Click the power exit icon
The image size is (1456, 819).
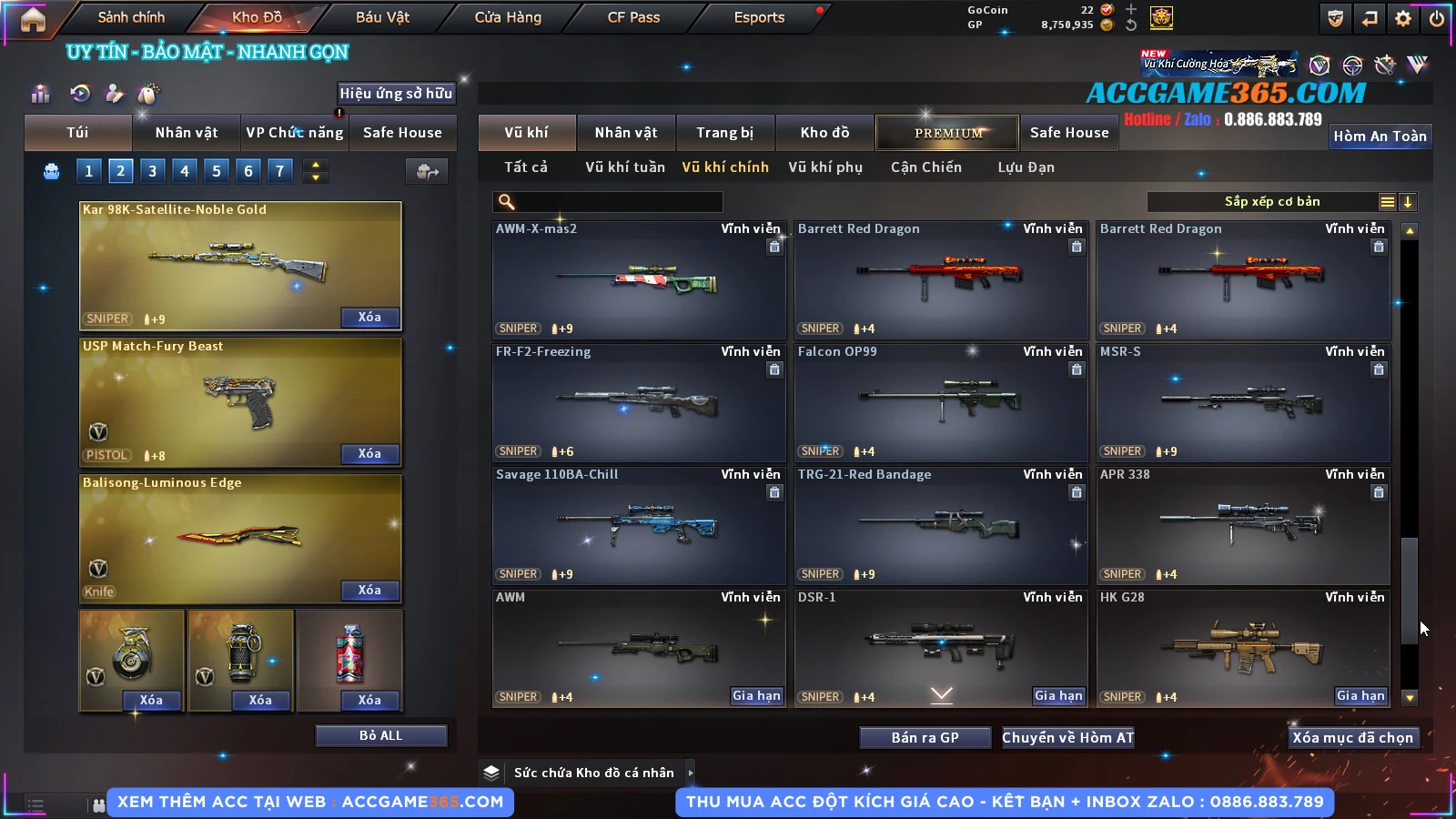[x=1437, y=18]
